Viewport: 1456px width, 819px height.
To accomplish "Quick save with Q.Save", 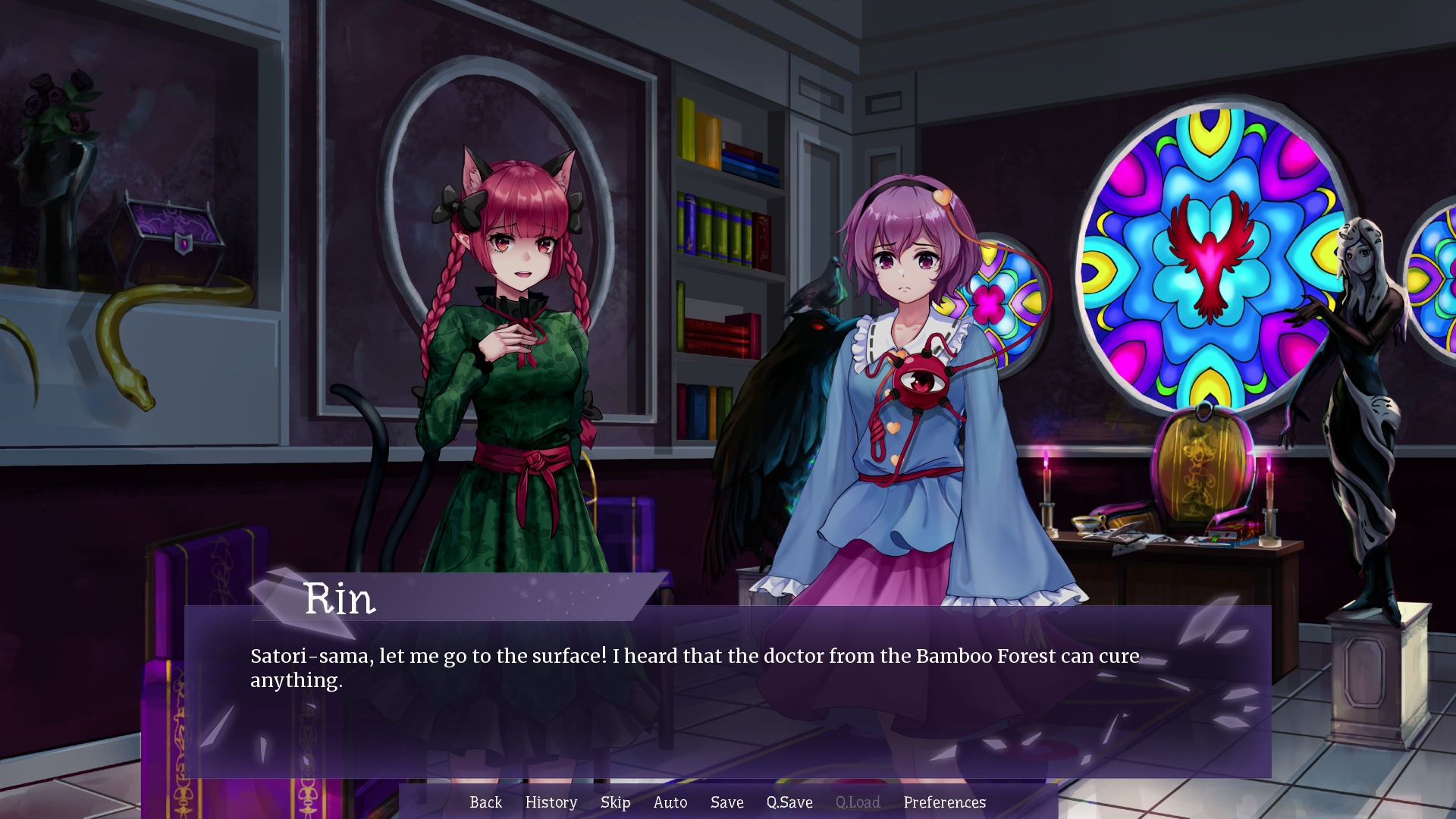I will click(x=789, y=802).
